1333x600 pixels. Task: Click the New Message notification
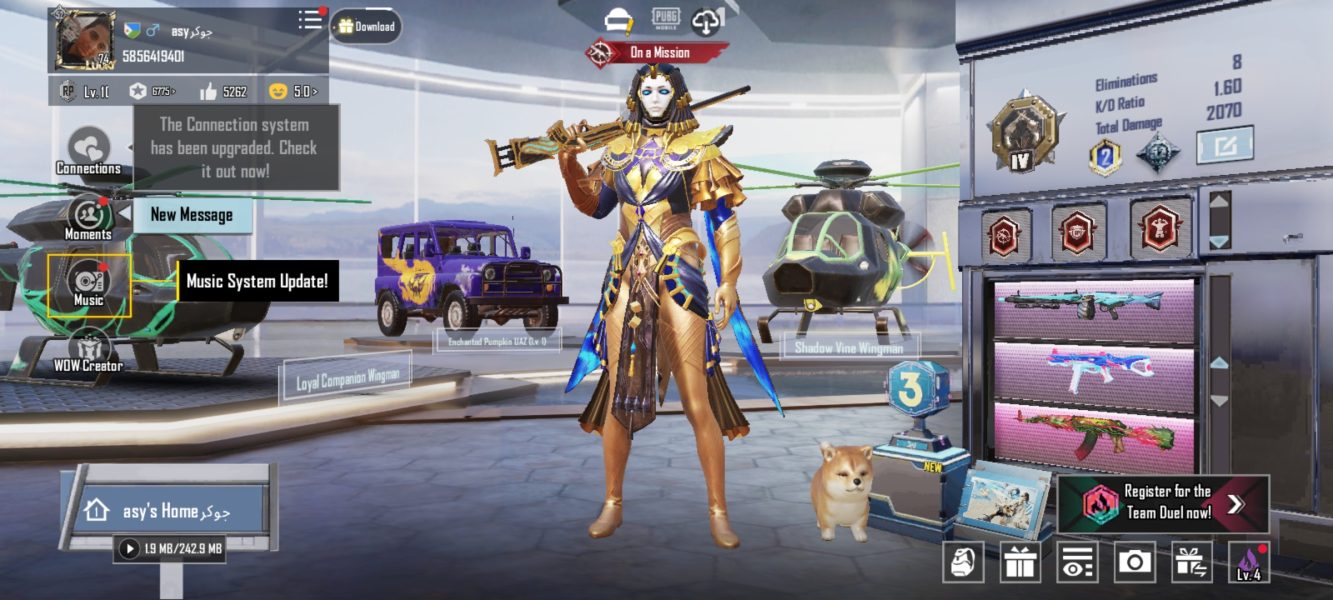click(191, 214)
